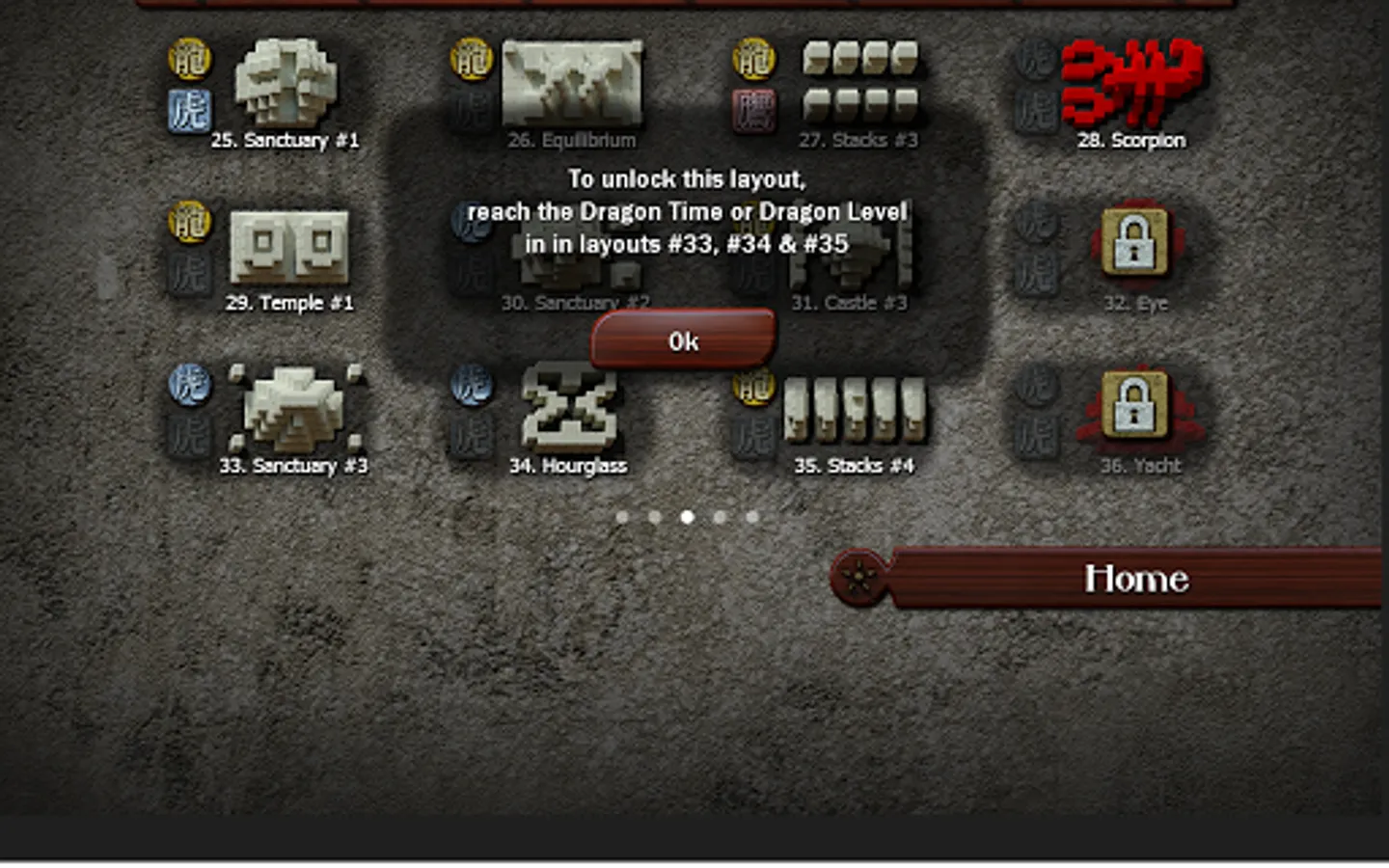Image resolution: width=1389 pixels, height=868 pixels.
Task: Click the locked Yacht layout
Action: point(1134,405)
